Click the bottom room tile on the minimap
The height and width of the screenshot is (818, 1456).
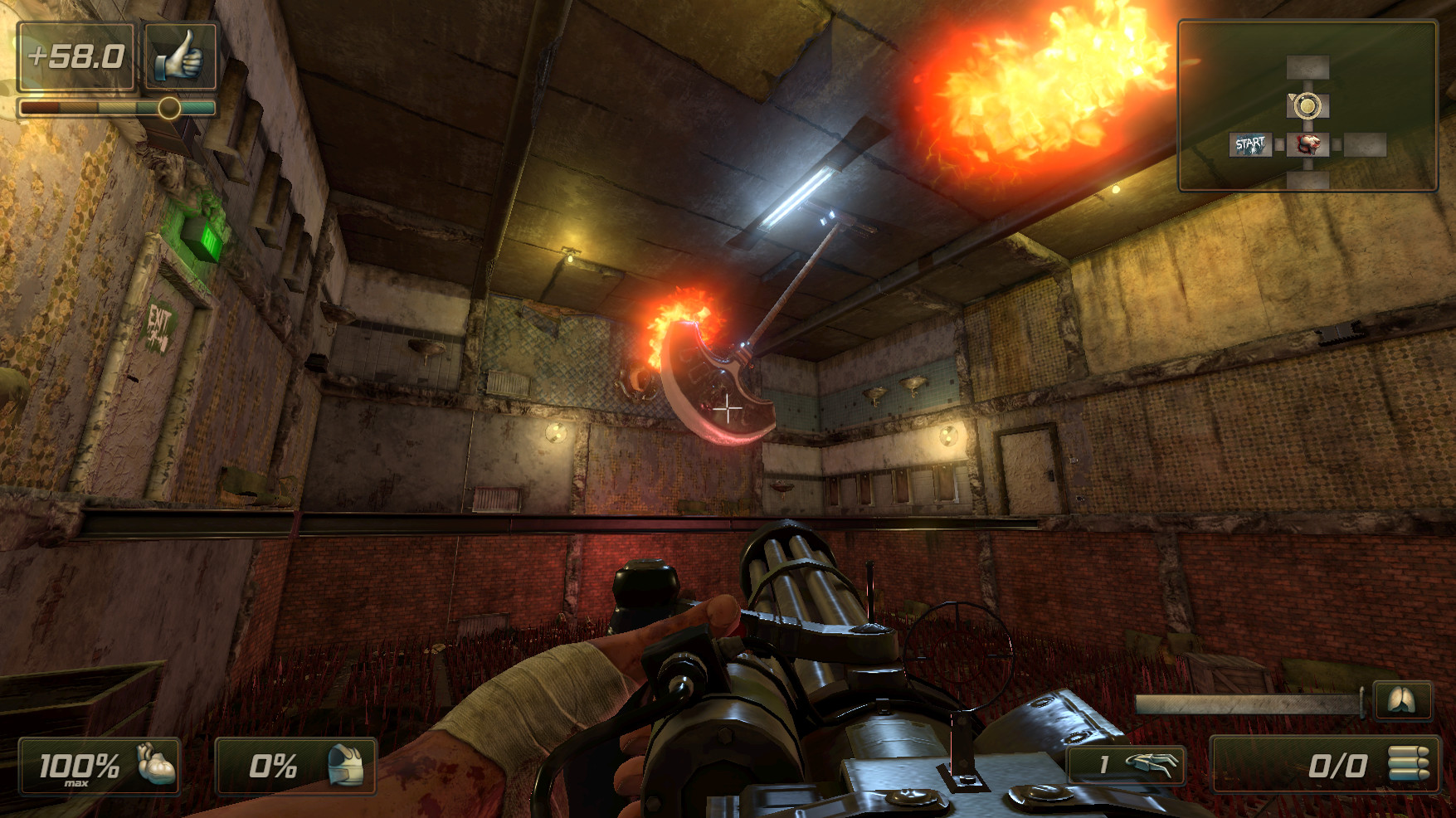(1308, 181)
